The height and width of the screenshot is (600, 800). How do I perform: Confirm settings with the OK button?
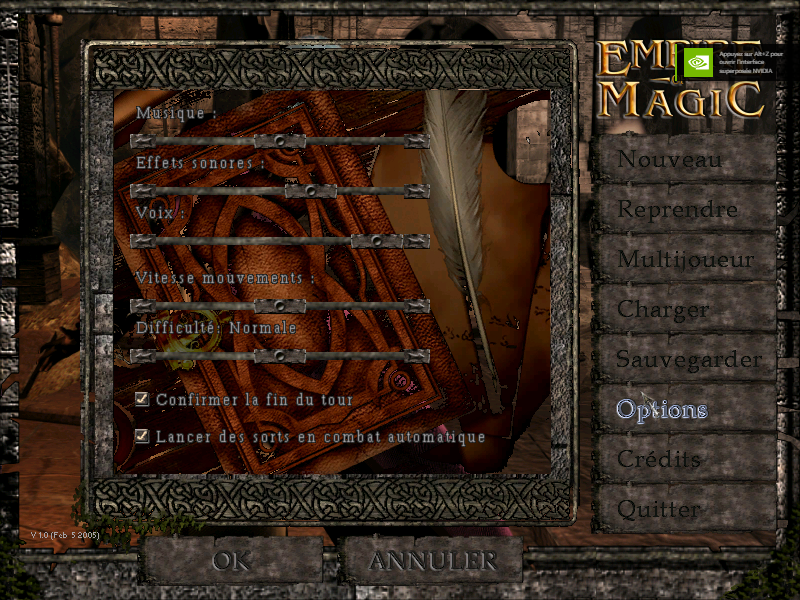pyautogui.click(x=231, y=561)
